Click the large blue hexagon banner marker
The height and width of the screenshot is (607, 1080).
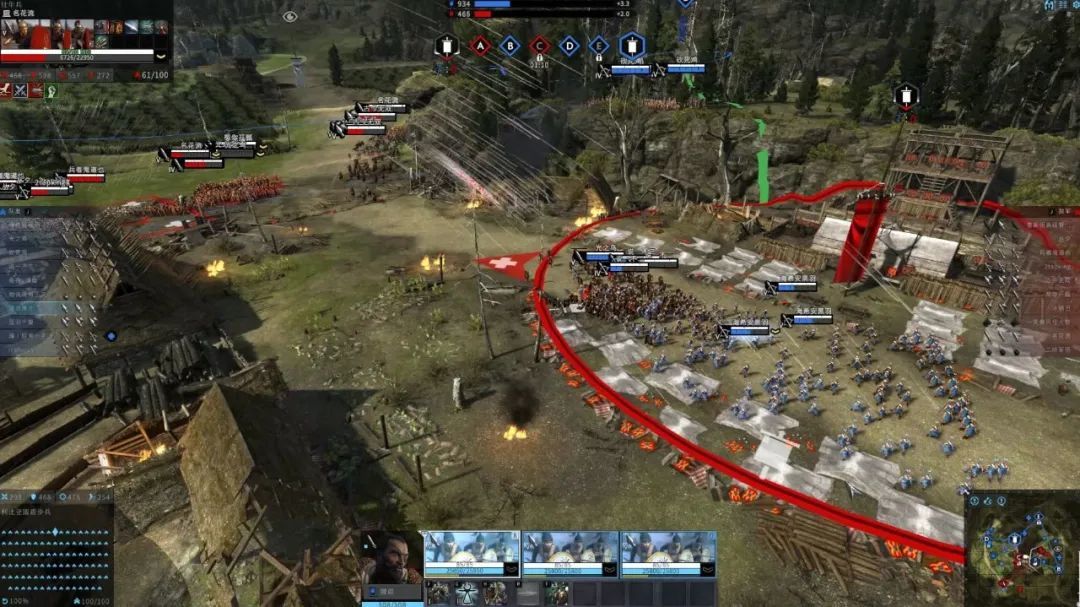(630, 45)
